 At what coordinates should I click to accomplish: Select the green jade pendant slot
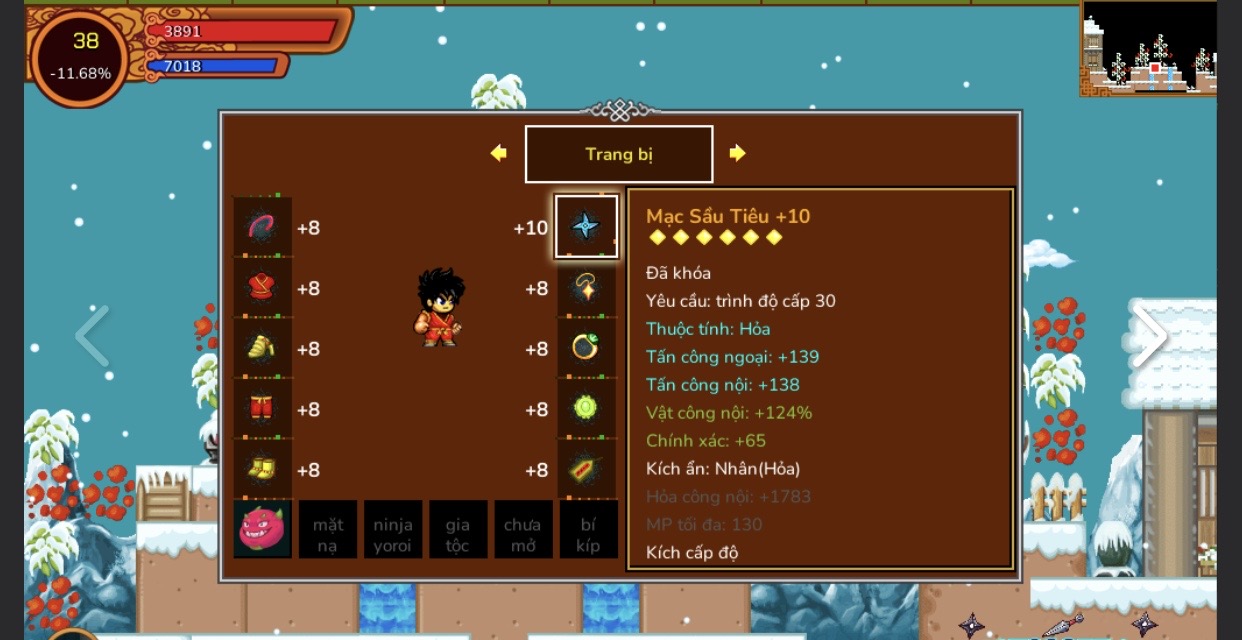(x=586, y=409)
